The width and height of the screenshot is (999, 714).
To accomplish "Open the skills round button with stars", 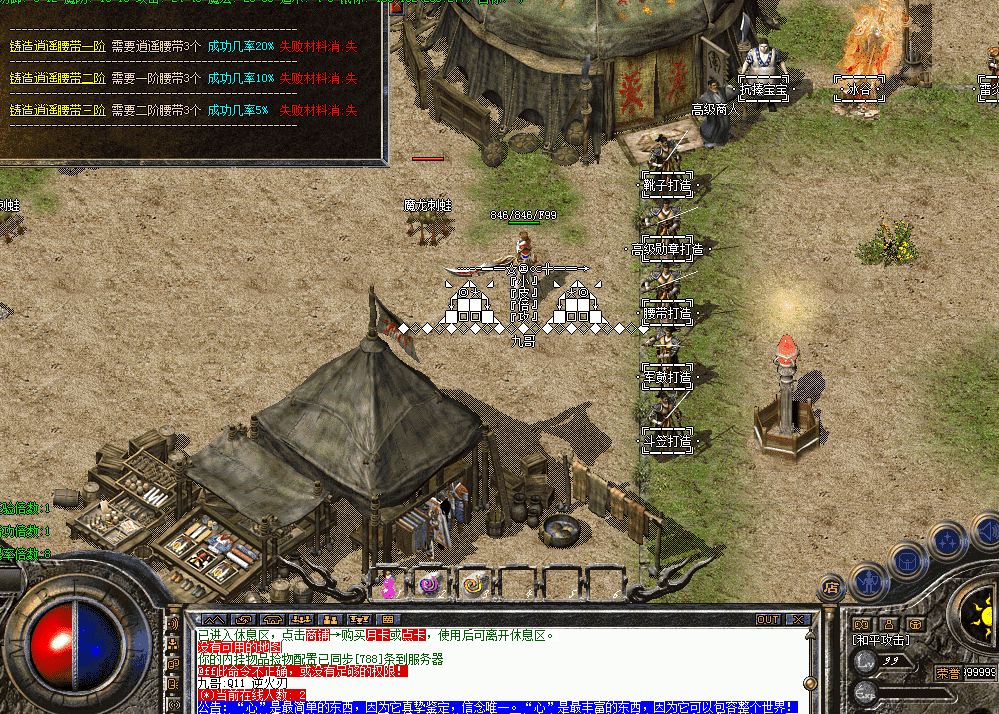I will point(947,540).
